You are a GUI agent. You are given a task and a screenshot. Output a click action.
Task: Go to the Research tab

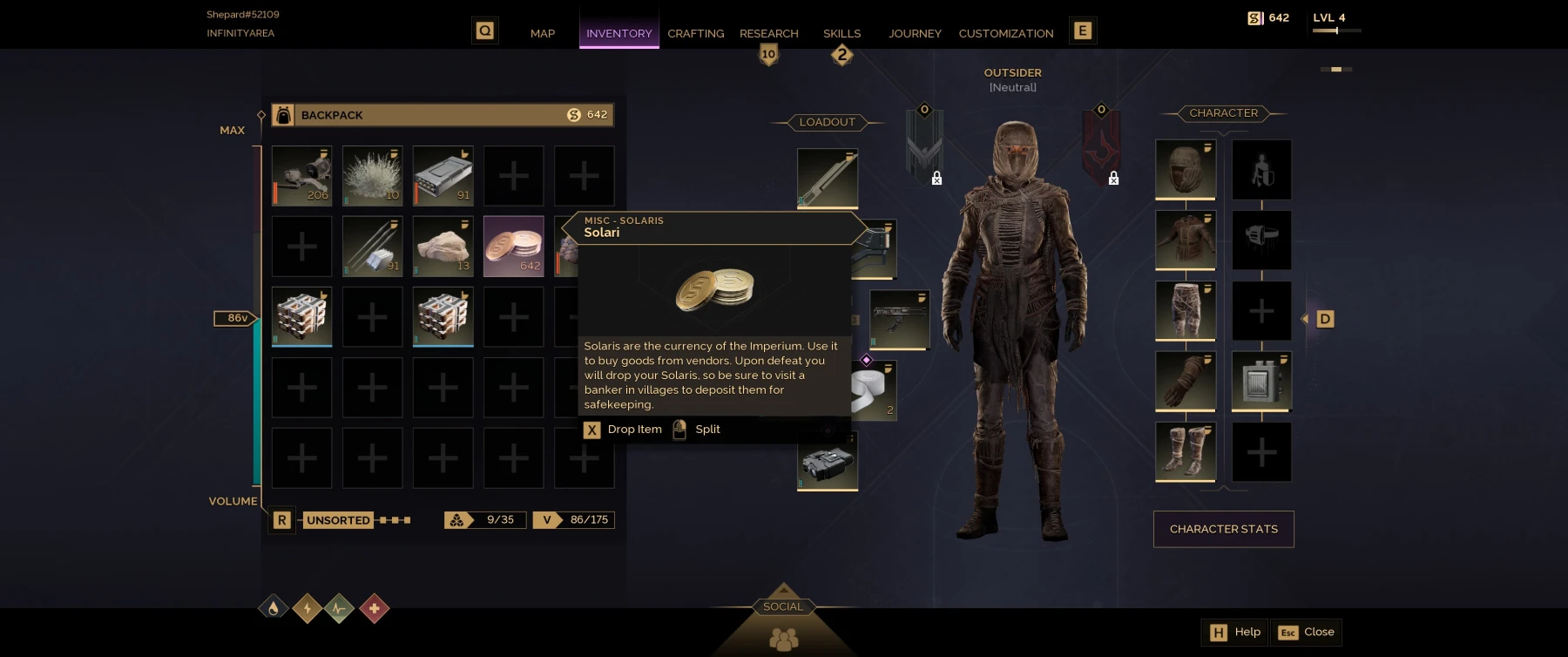point(768,33)
